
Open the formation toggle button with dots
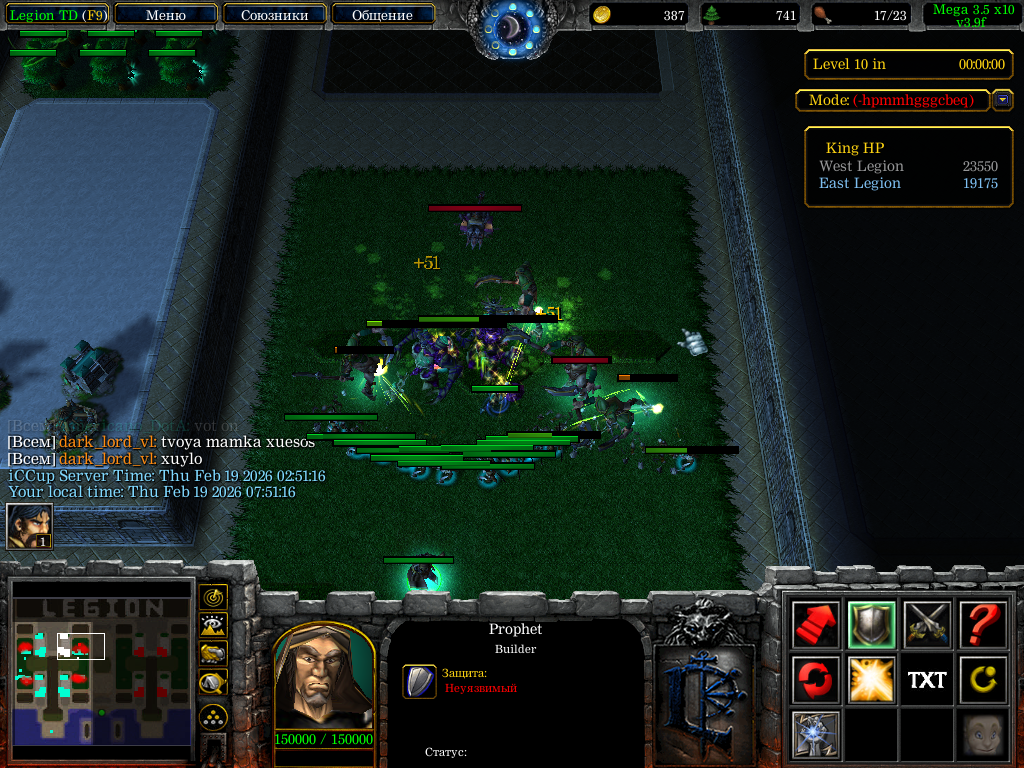click(213, 716)
